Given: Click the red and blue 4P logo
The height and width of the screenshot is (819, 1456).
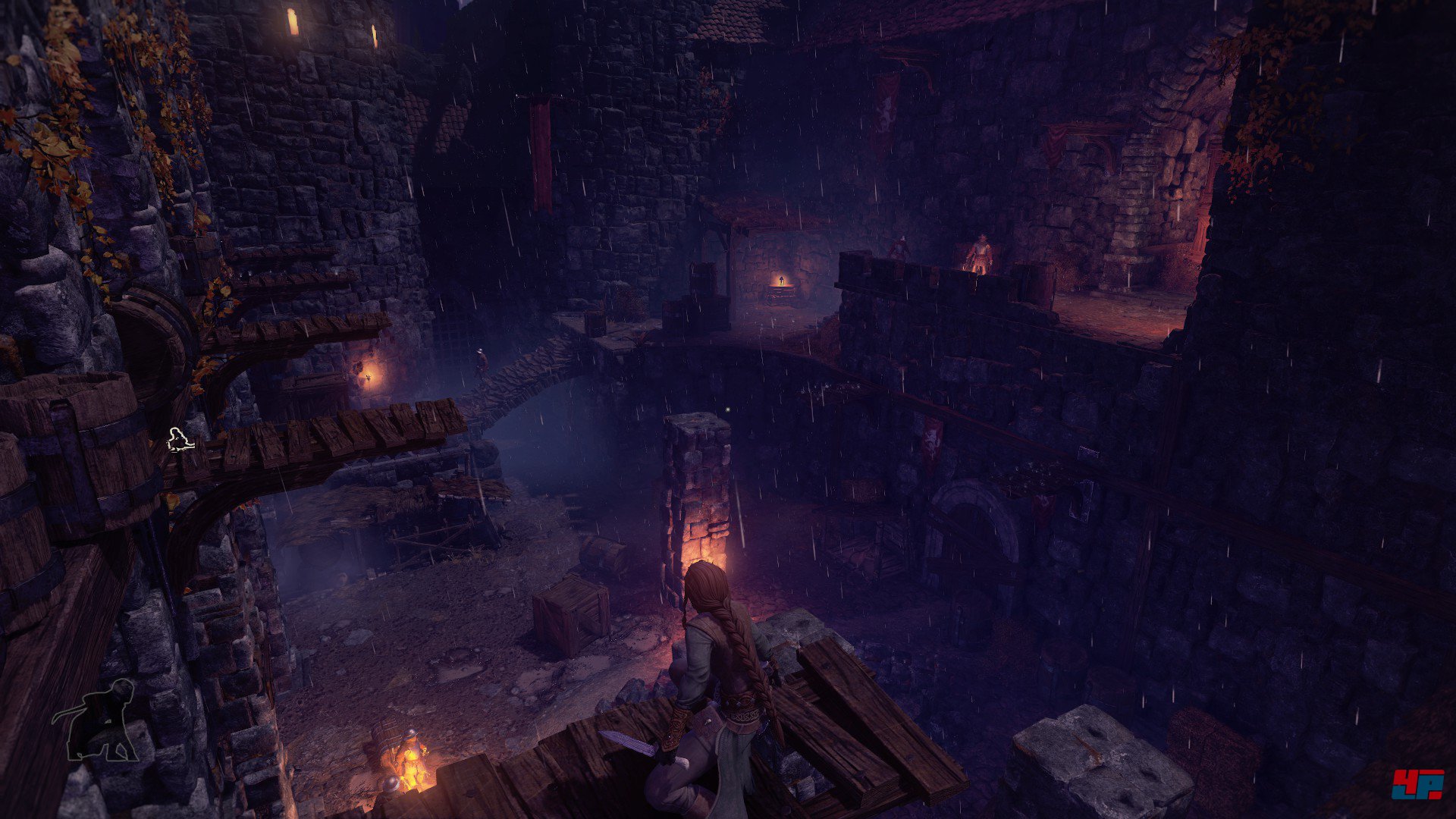Looking at the screenshot, I should click(1417, 784).
